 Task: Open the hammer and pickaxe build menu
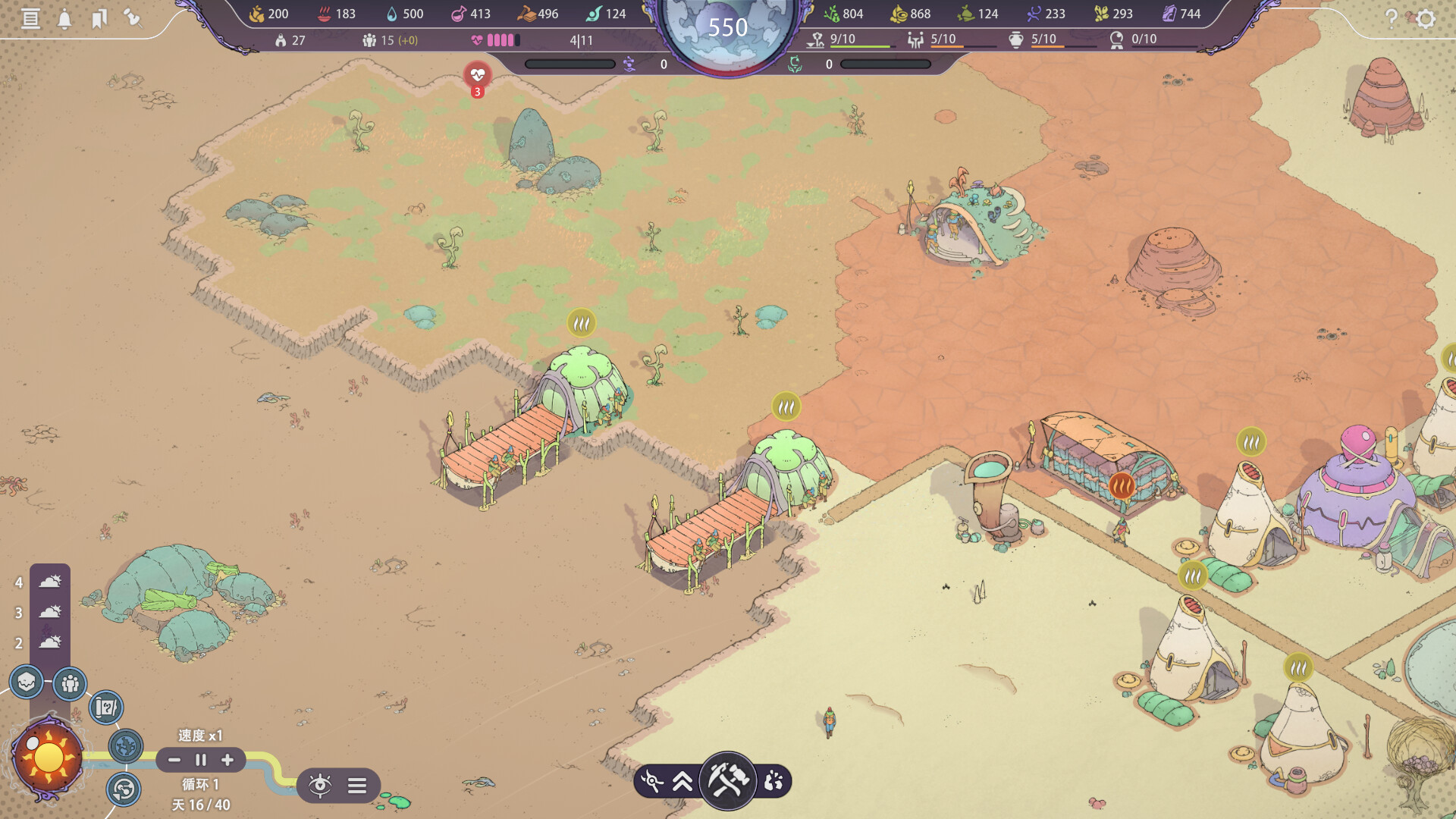pyautogui.click(x=728, y=780)
